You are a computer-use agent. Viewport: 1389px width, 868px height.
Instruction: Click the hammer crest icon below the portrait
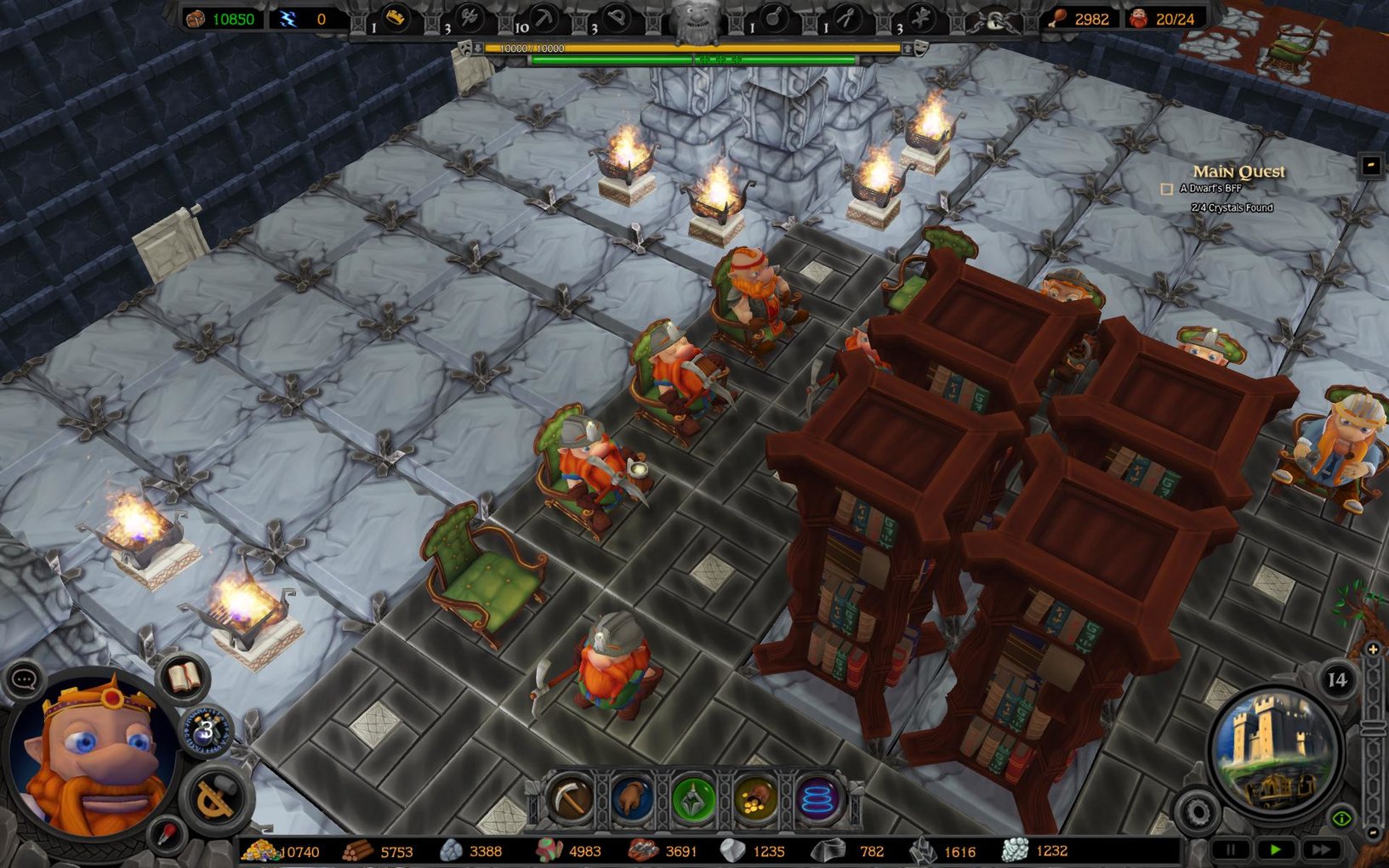213,796
